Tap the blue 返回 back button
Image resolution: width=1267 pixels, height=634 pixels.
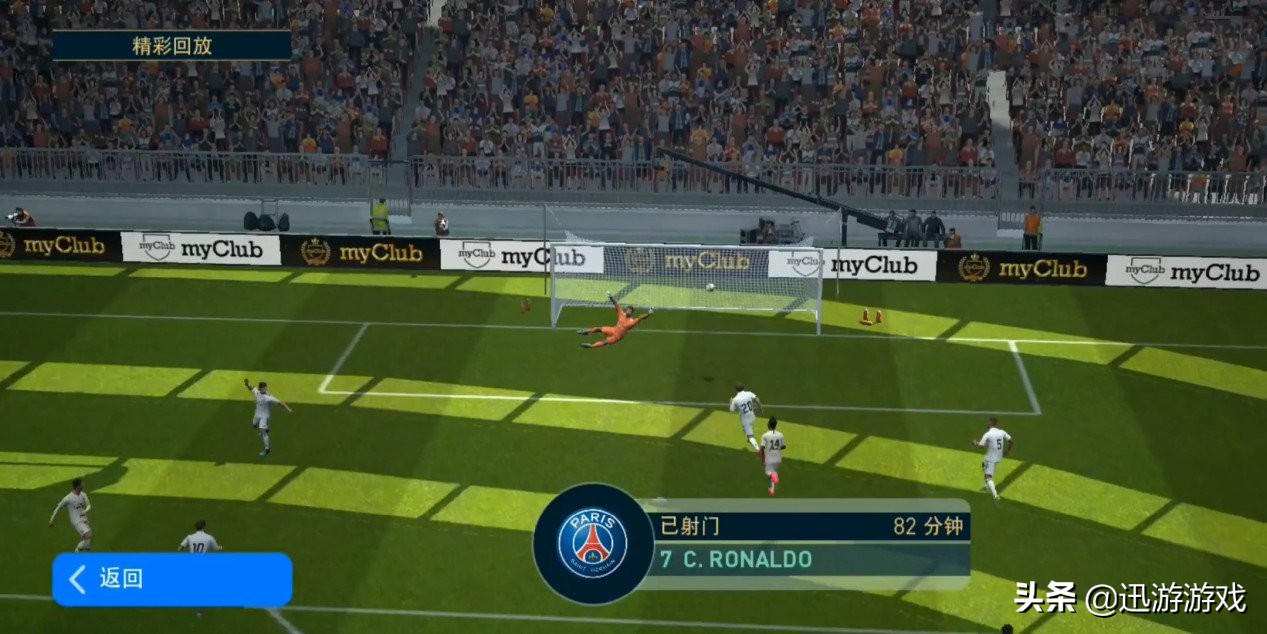click(x=171, y=579)
